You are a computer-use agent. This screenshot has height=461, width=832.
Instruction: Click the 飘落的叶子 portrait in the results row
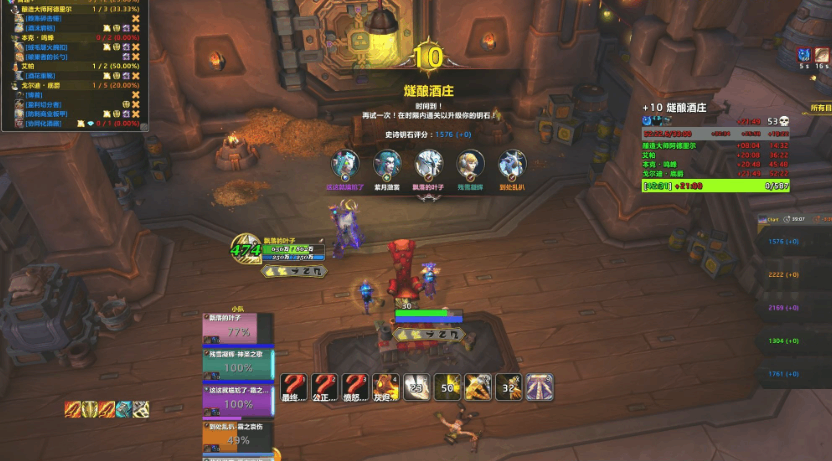tap(428, 164)
